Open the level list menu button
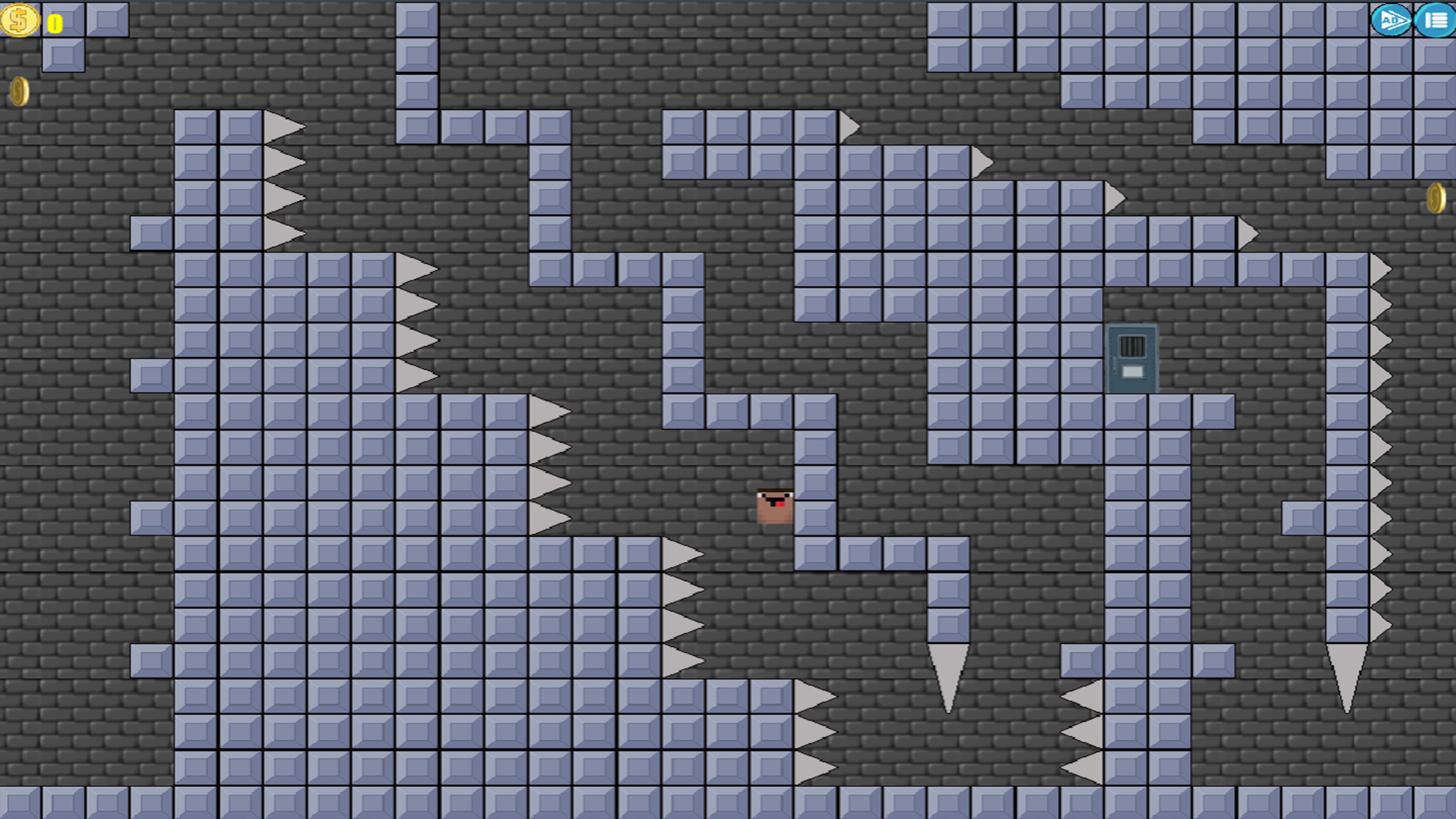Image resolution: width=1456 pixels, height=819 pixels. point(1433,20)
